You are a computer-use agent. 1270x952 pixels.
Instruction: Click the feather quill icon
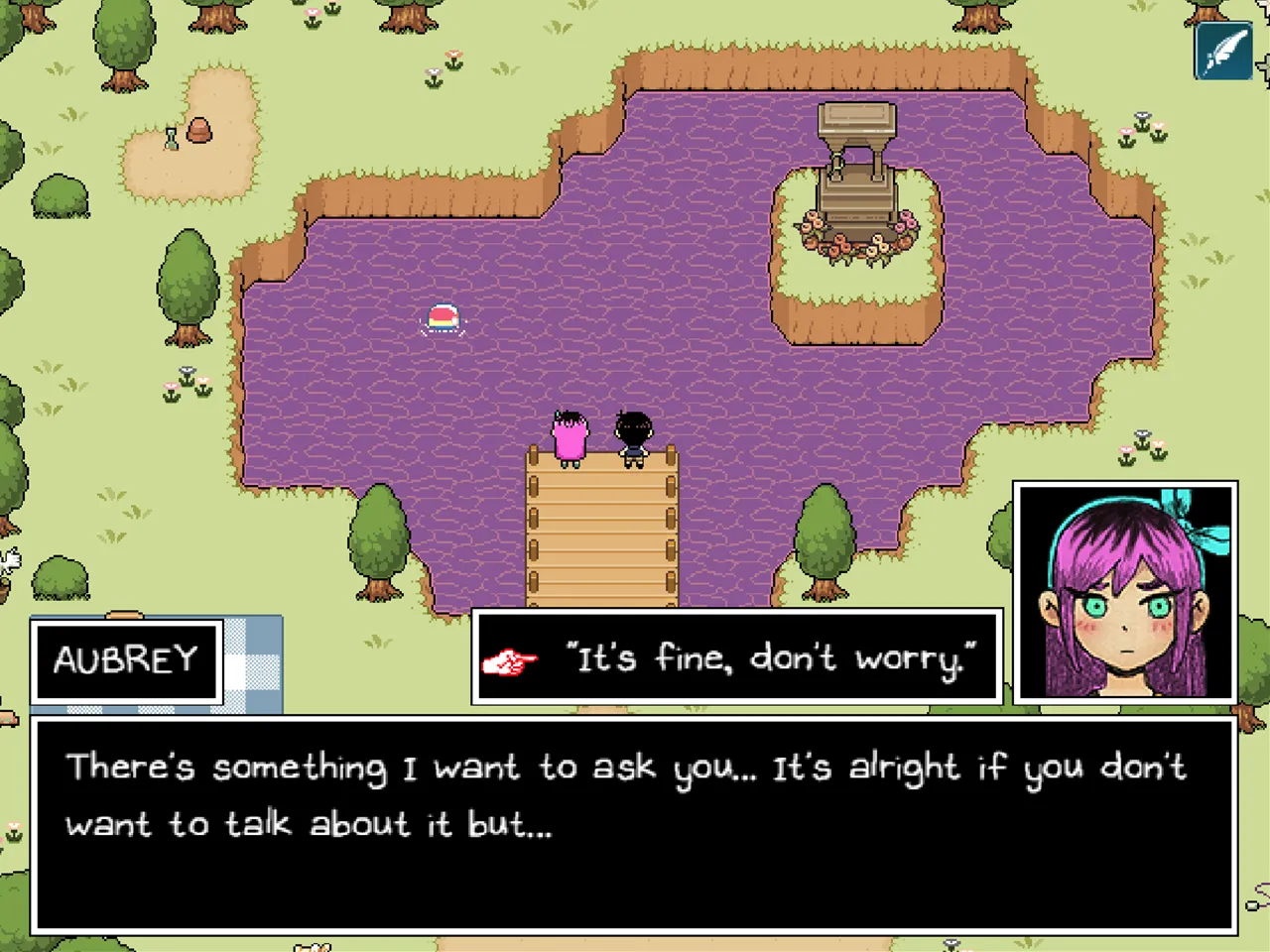coord(1223,51)
